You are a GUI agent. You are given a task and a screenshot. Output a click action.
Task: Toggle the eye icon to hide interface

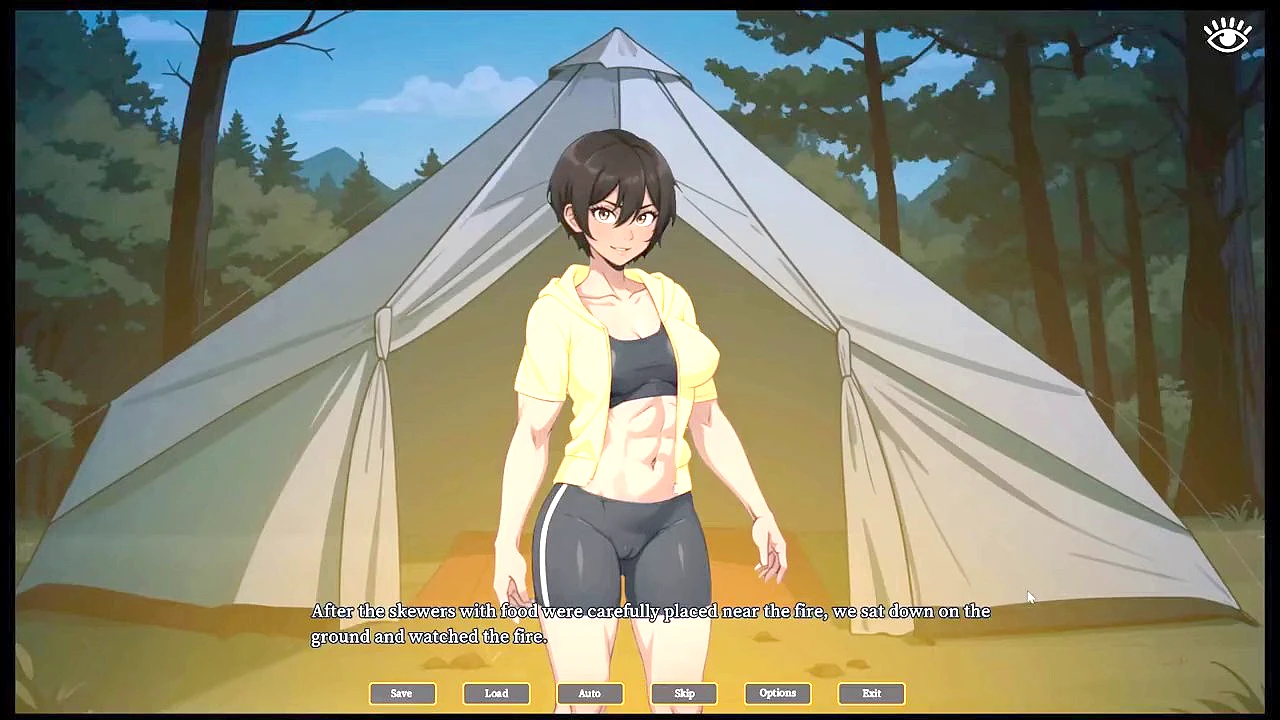[x=1227, y=36]
